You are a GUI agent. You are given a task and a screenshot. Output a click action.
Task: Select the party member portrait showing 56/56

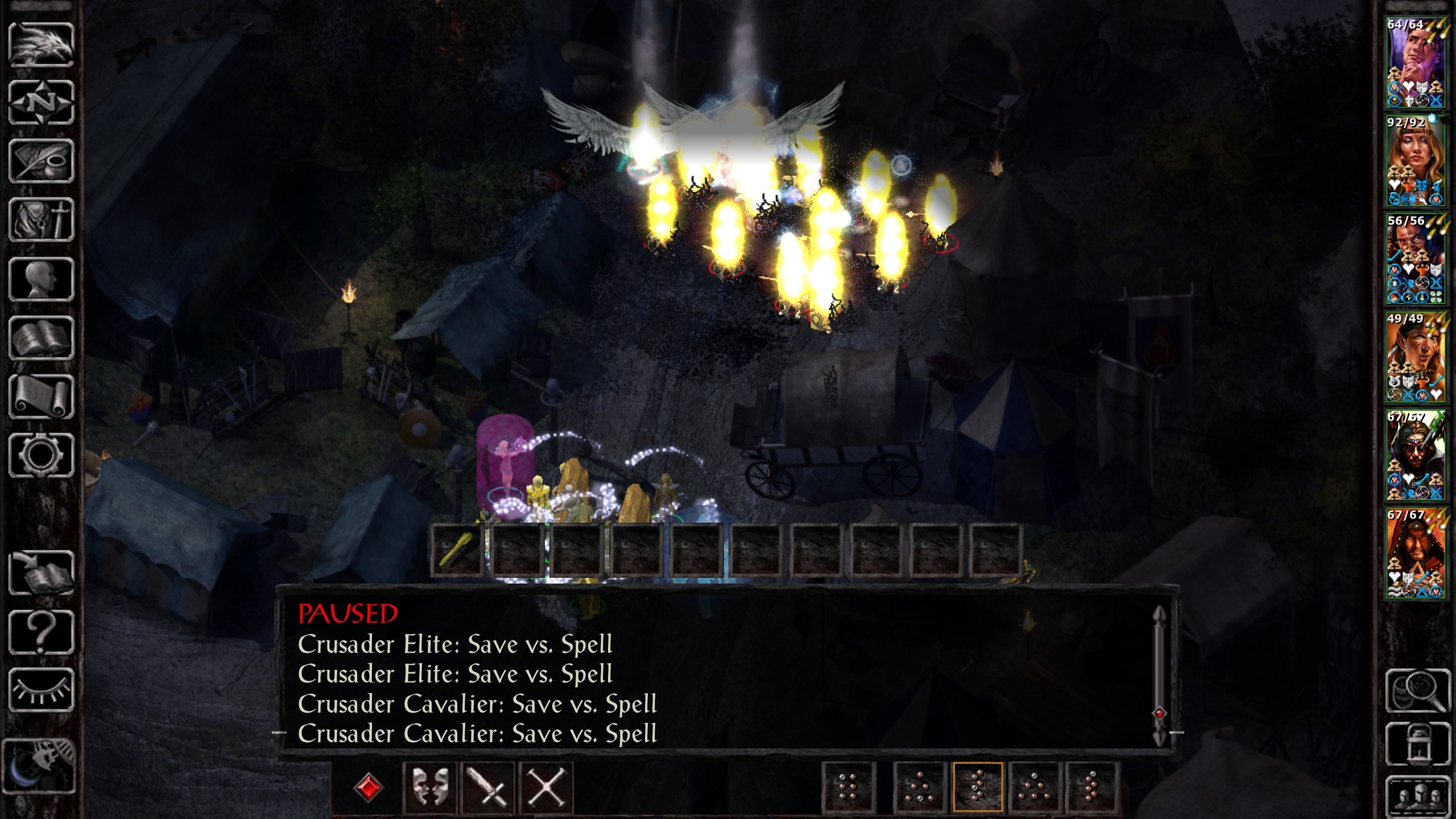click(1414, 259)
